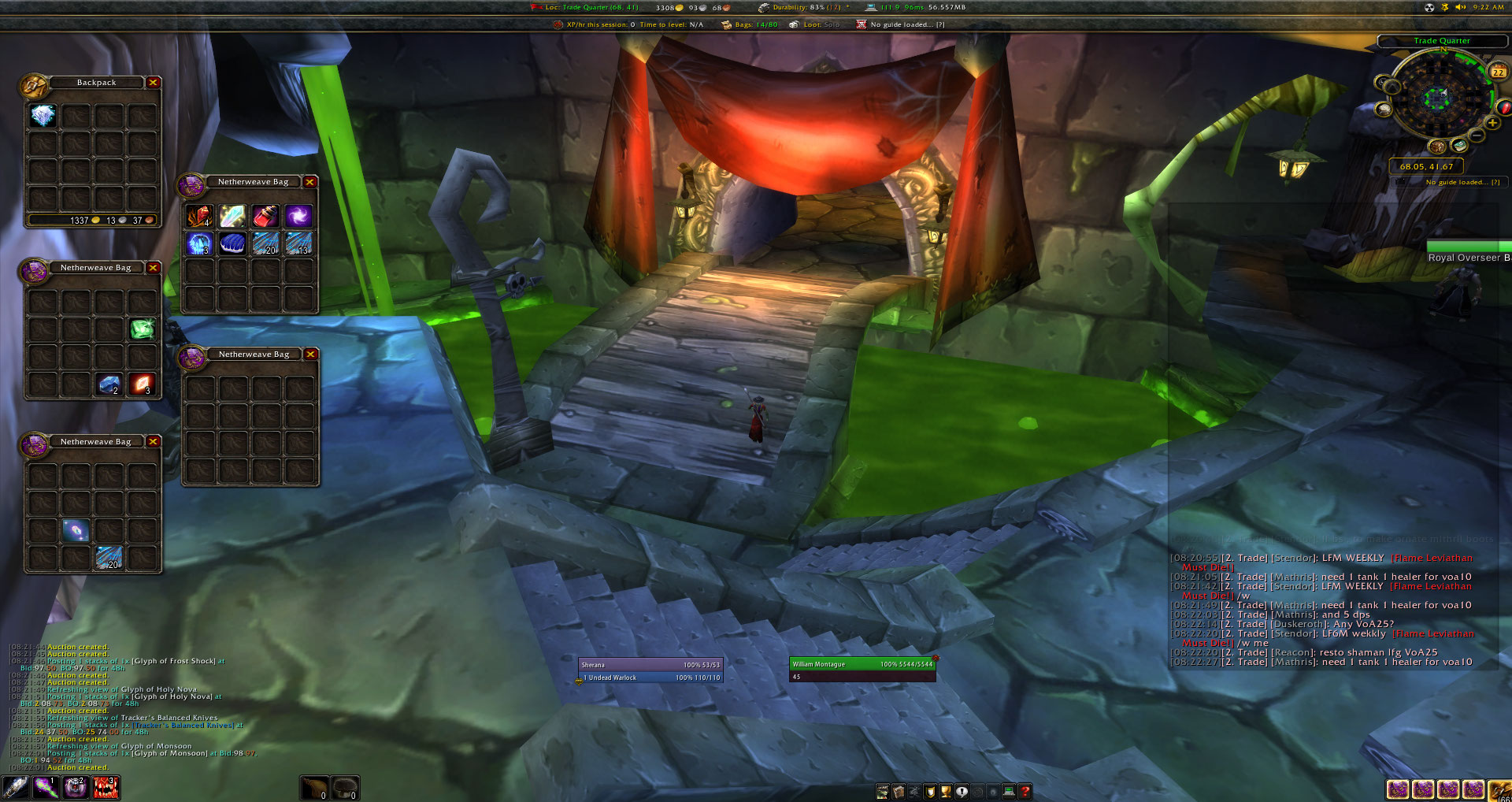Select the red potion bottle item
The width and height of the screenshot is (1512, 802).
click(x=265, y=216)
